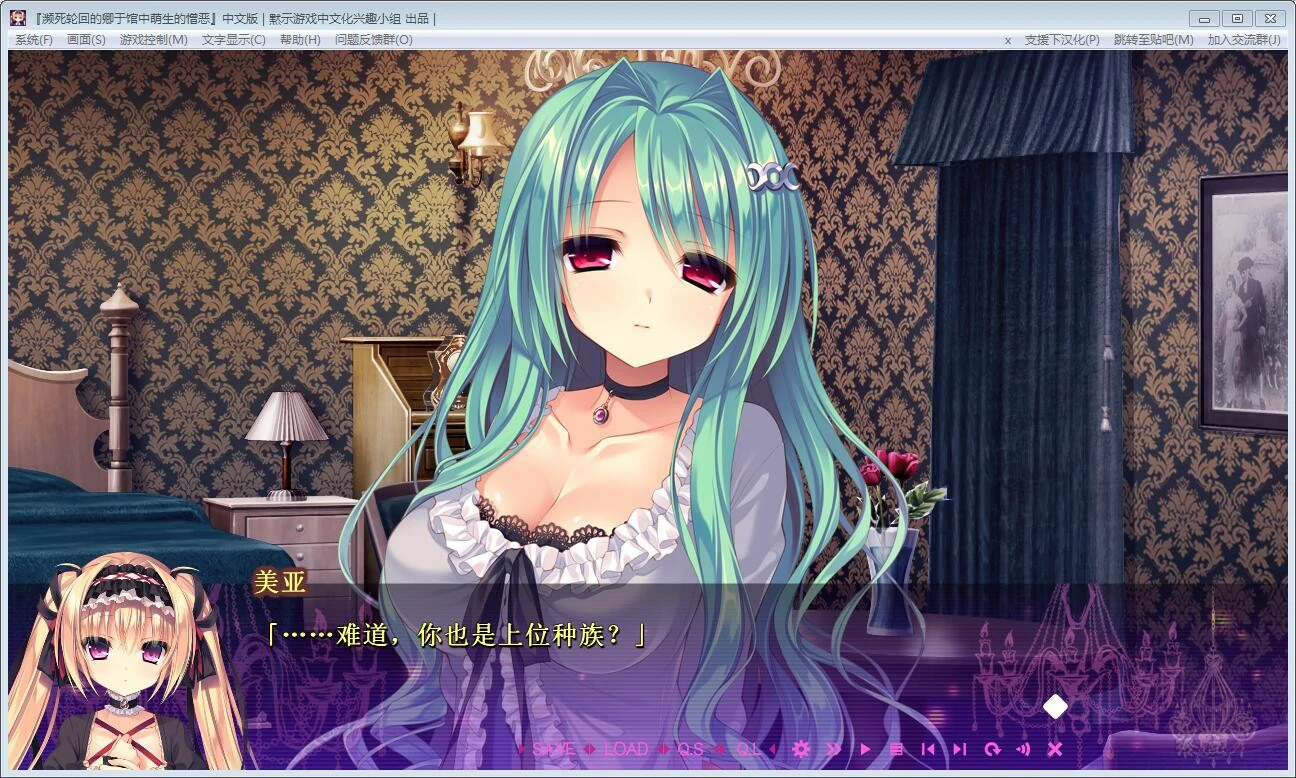Click the LOAD button in the dialogue bar
This screenshot has height=778, width=1296.
627,749
